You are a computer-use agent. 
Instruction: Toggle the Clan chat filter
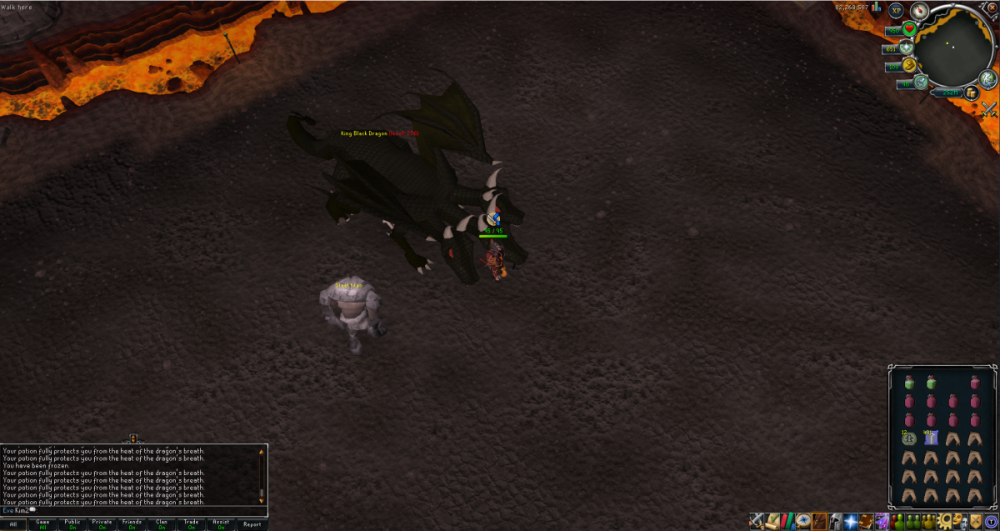[x=162, y=524]
